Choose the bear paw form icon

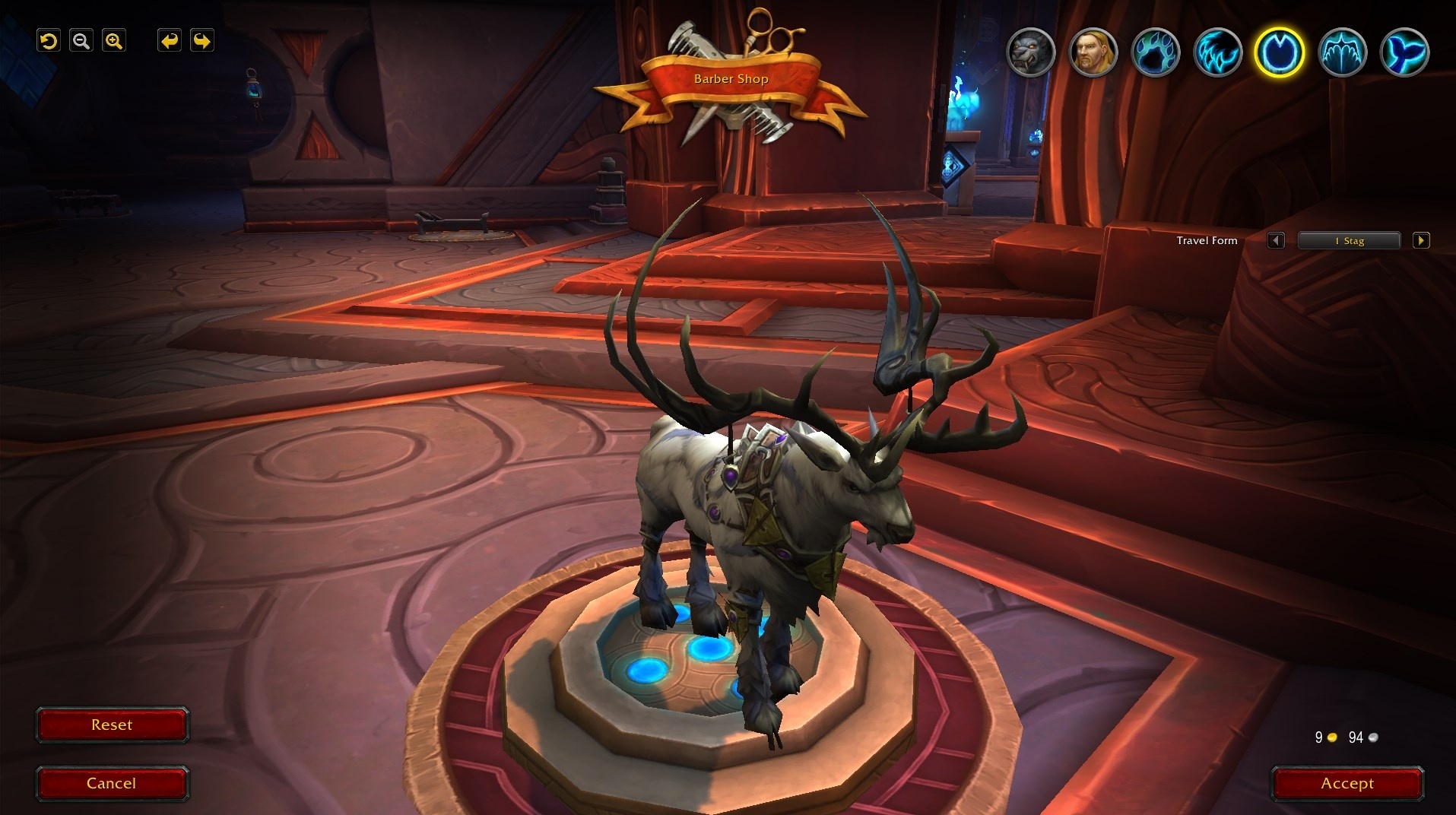click(x=1156, y=52)
